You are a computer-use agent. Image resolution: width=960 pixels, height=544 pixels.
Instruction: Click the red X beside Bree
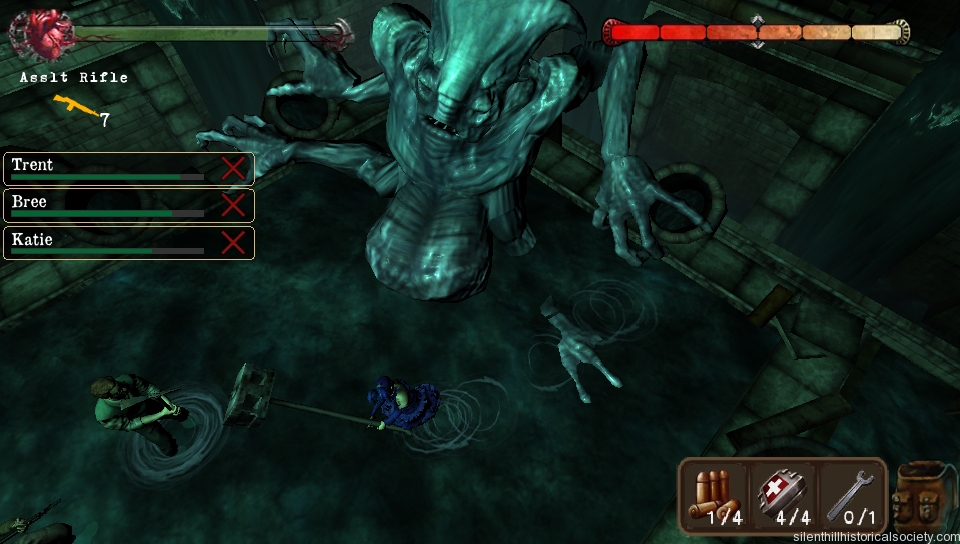(x=233, y=205)
